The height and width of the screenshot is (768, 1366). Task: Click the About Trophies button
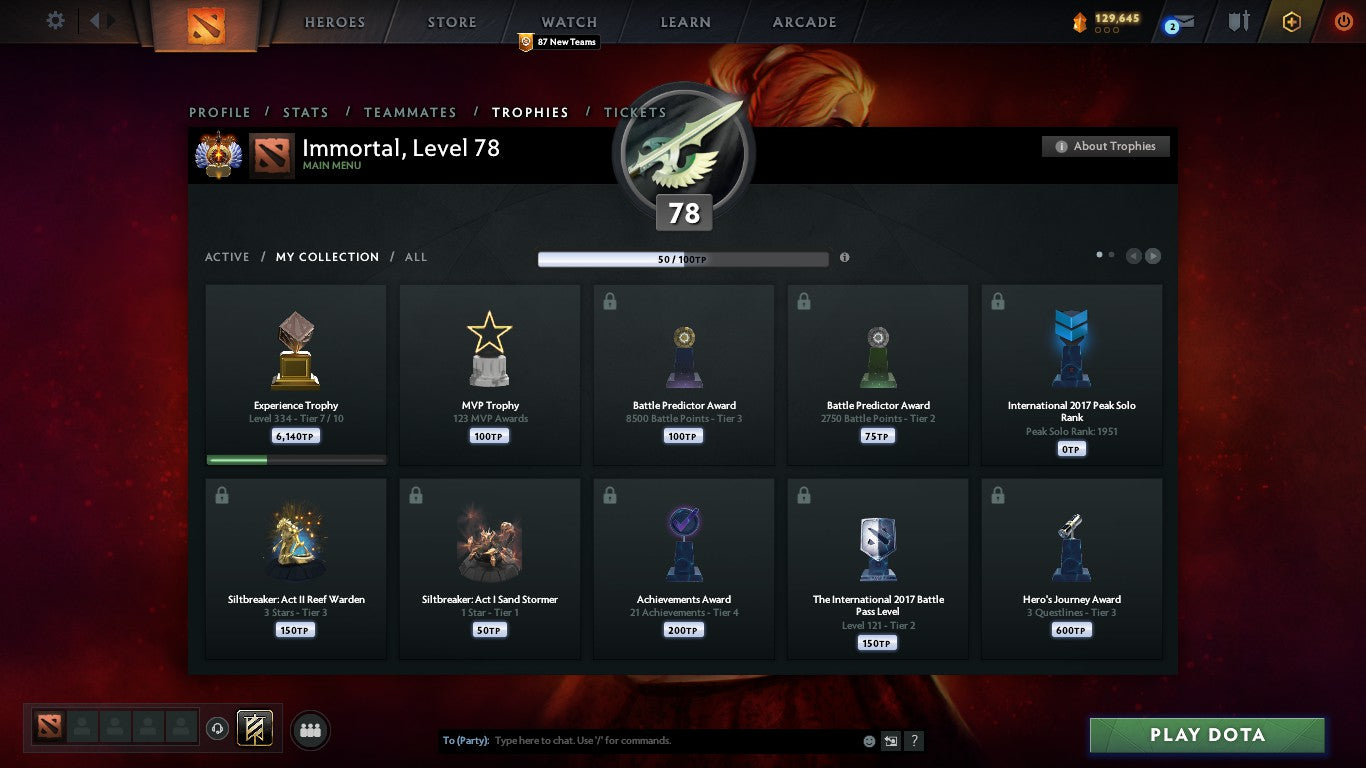(x=1105, y=146)
